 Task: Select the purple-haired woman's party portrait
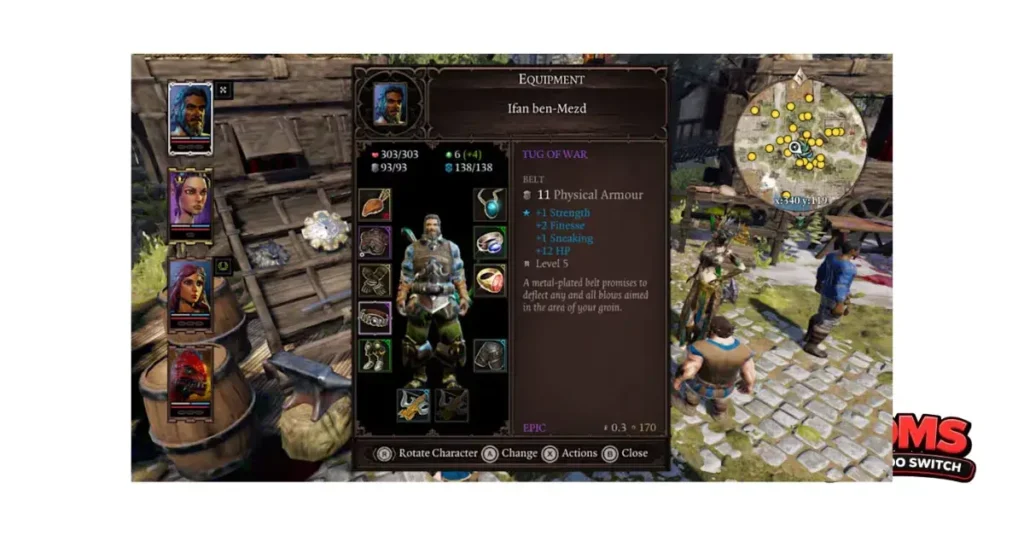point(190,200)
